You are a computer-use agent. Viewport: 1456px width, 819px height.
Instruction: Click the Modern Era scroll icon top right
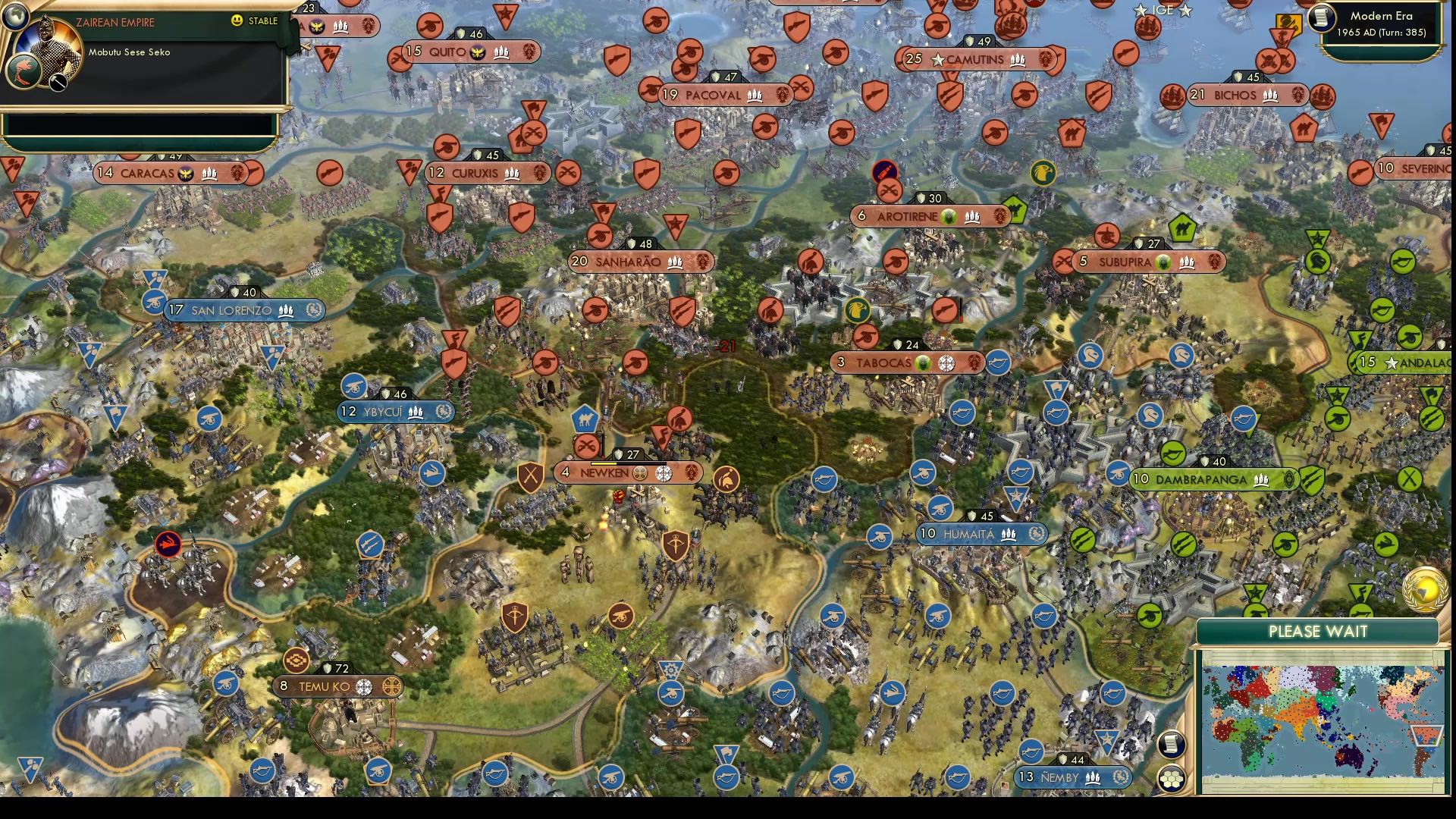[1323, 18]
